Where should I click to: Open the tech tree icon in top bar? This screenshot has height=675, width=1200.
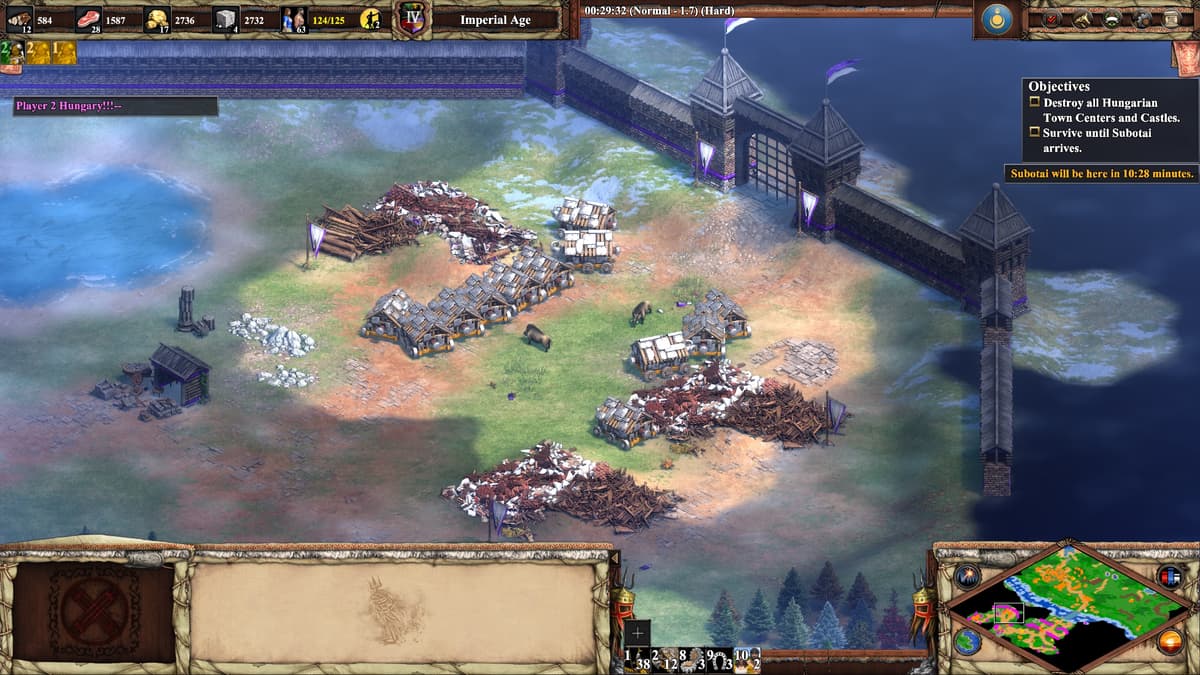(1112, 19)
